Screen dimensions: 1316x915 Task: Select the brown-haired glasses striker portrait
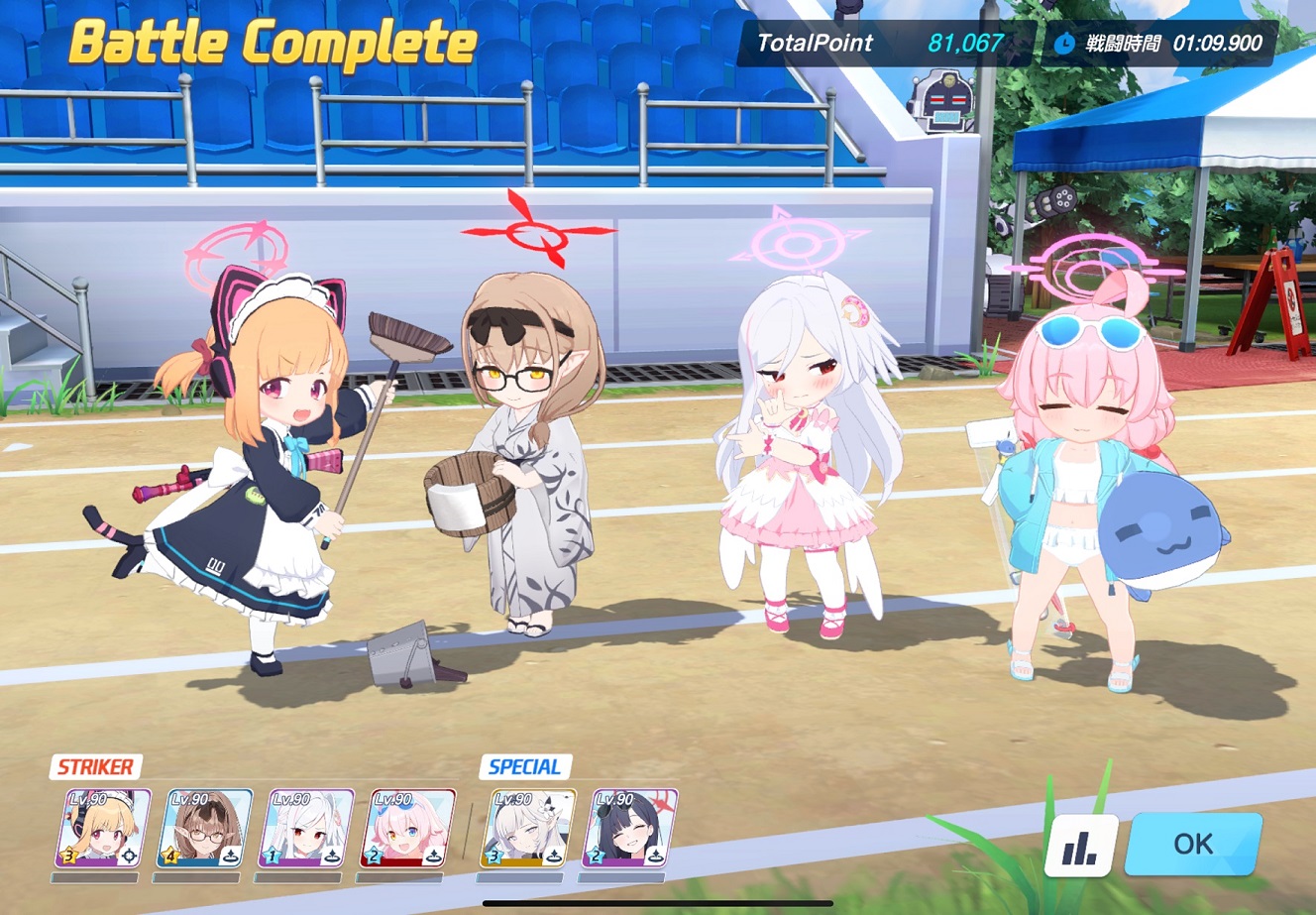[205, 829]
